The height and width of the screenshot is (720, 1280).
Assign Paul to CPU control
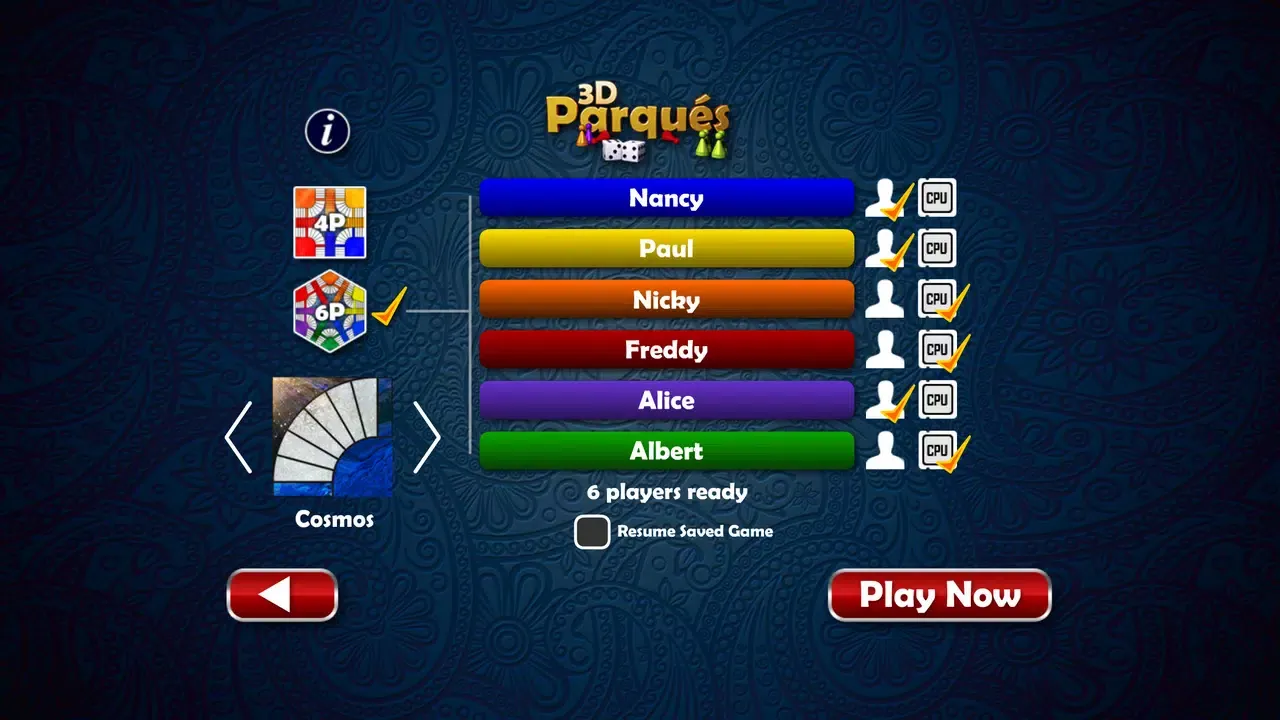coord(938,248)
